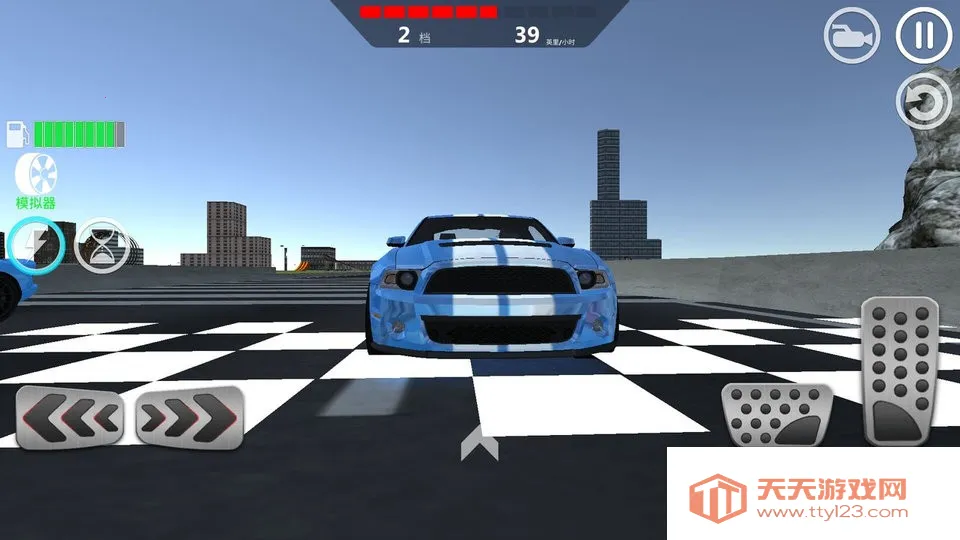
Task: Tap the wheel simulator icon
Action: [36, 176]
